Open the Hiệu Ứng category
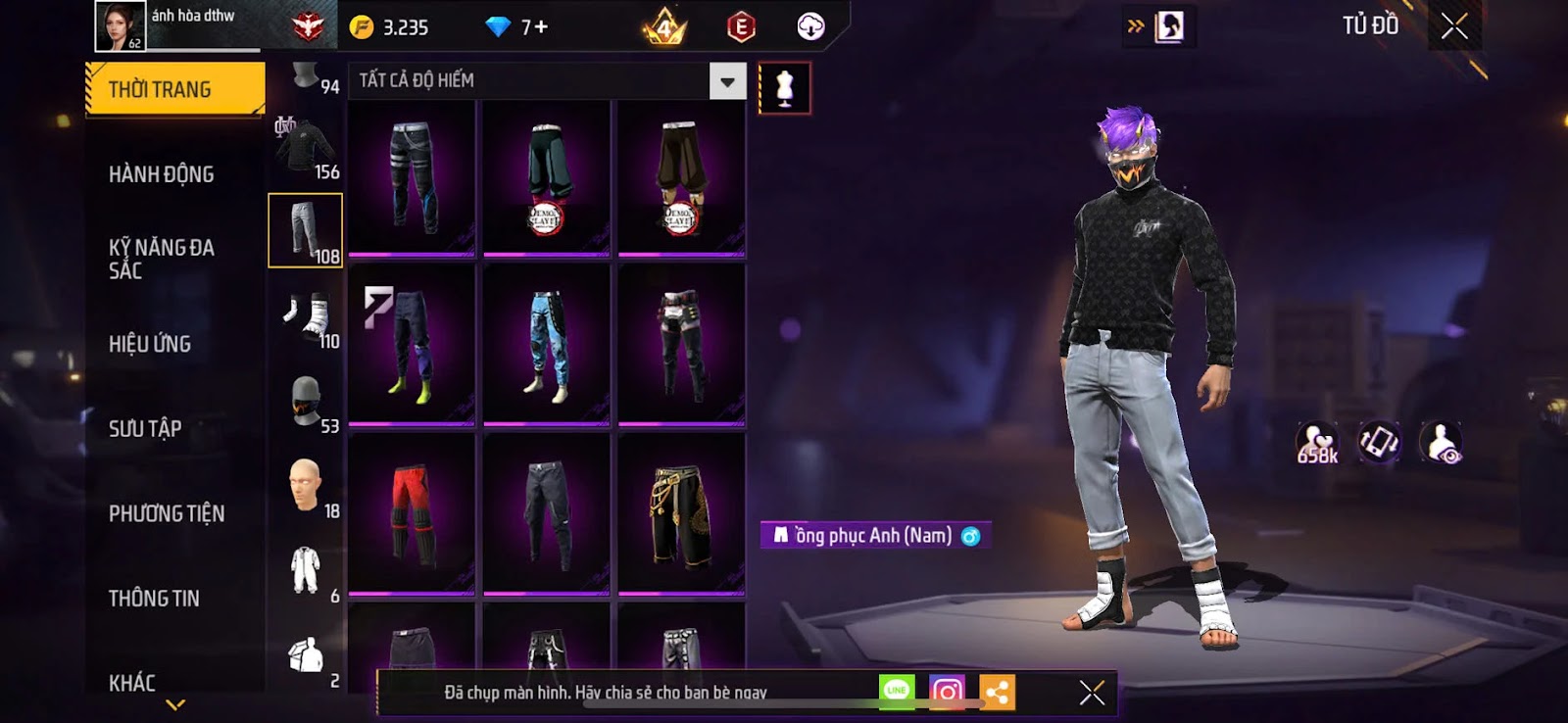The width and height of the screenshot is (1568, 723). click(150, 344)
